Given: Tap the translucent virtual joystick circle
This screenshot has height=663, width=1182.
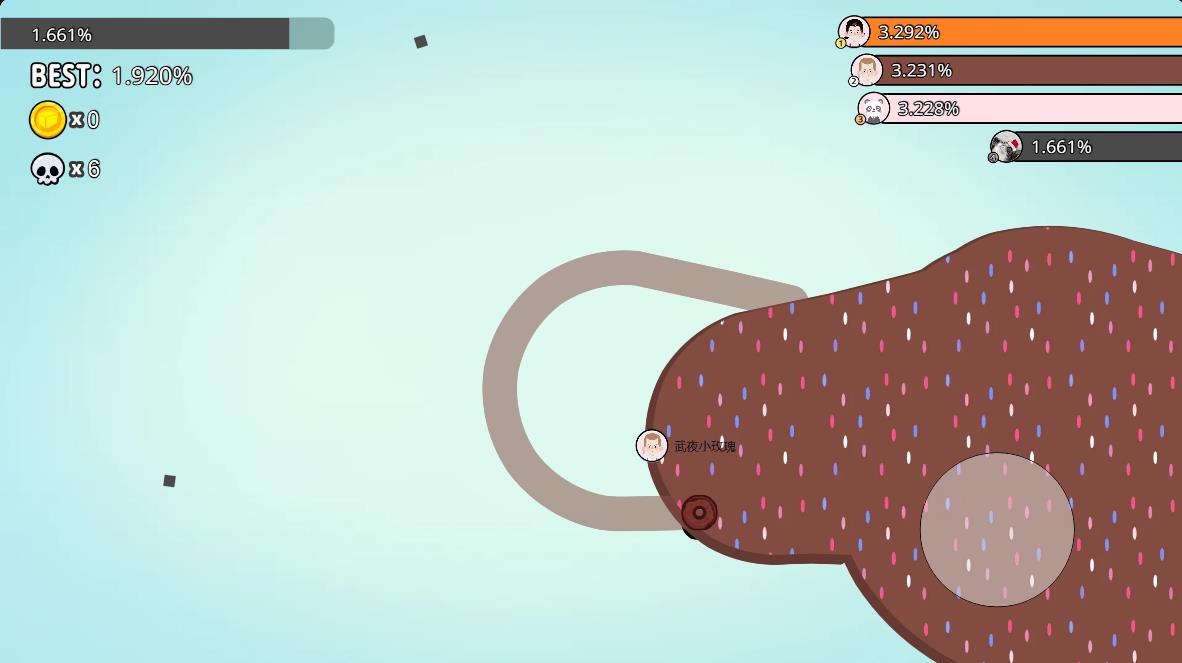Looking at the screenshot, I should [997, 530].
